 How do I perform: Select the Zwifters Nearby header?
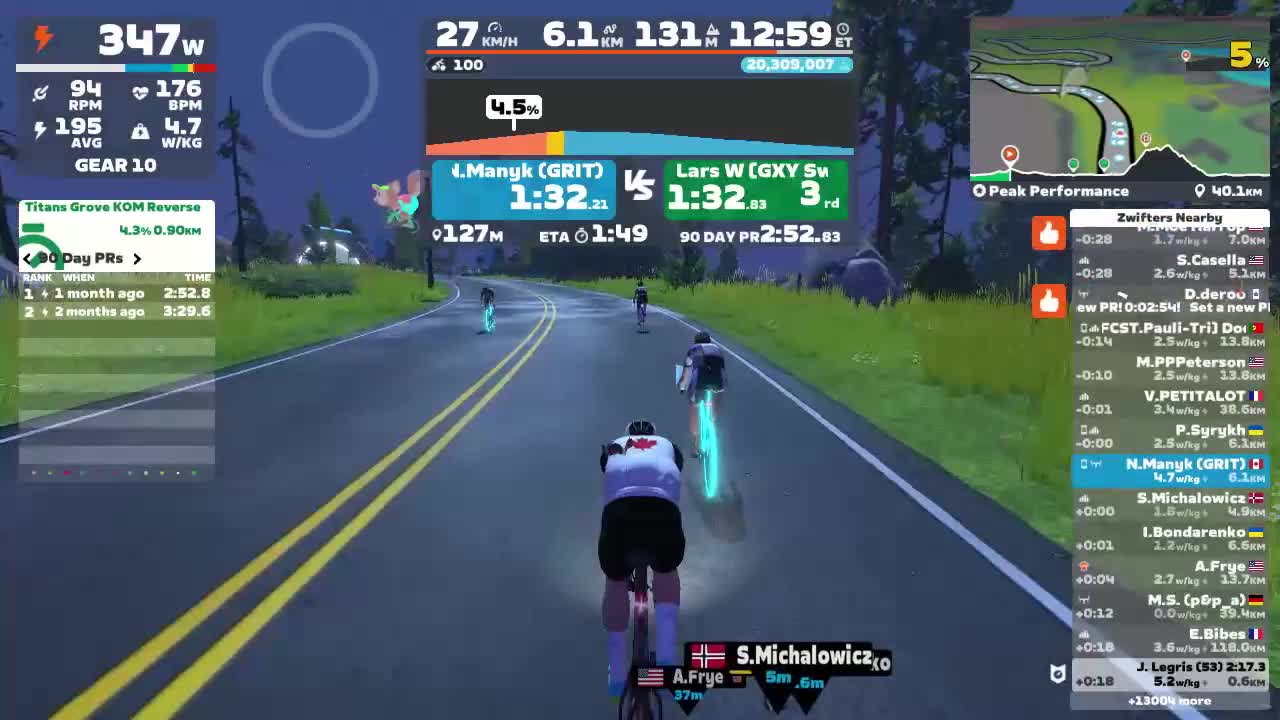1170,217
